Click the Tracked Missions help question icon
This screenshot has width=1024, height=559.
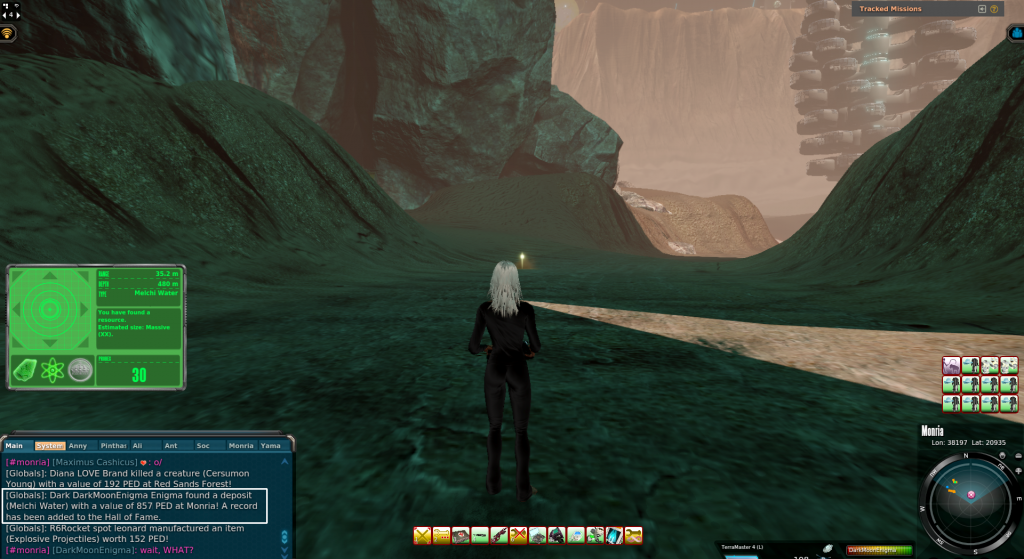coord(995,9)
